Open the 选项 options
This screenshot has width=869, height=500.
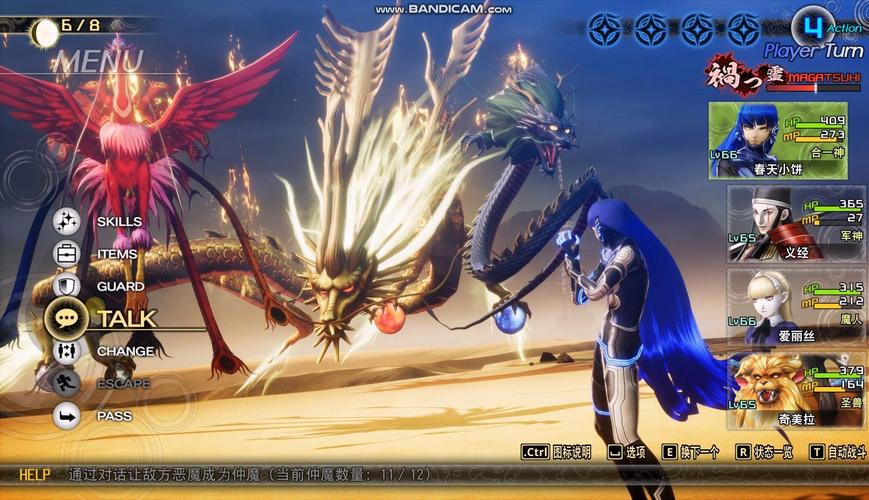click(x=628, y=452)
